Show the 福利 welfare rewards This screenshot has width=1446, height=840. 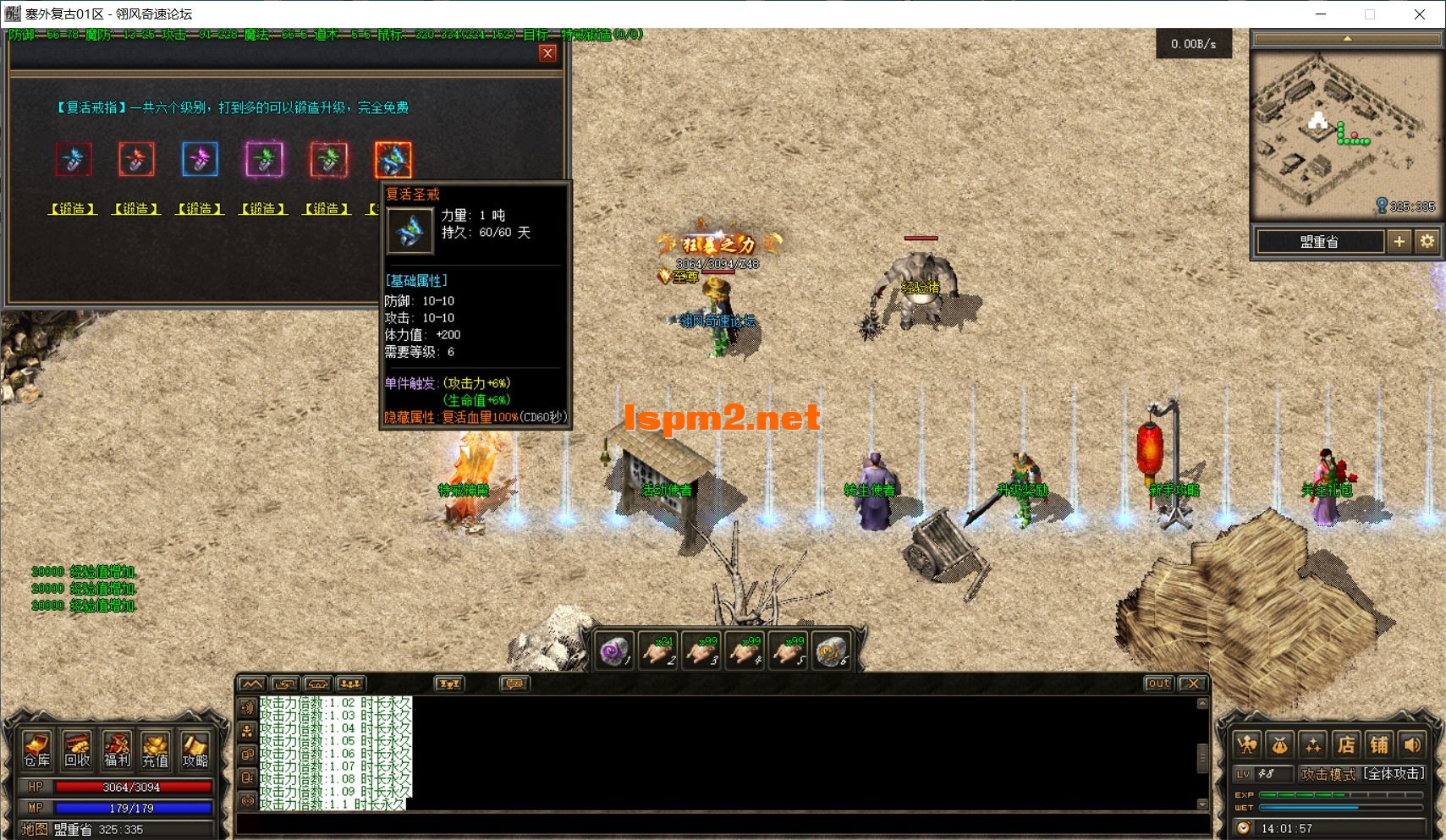pos(117,749)
